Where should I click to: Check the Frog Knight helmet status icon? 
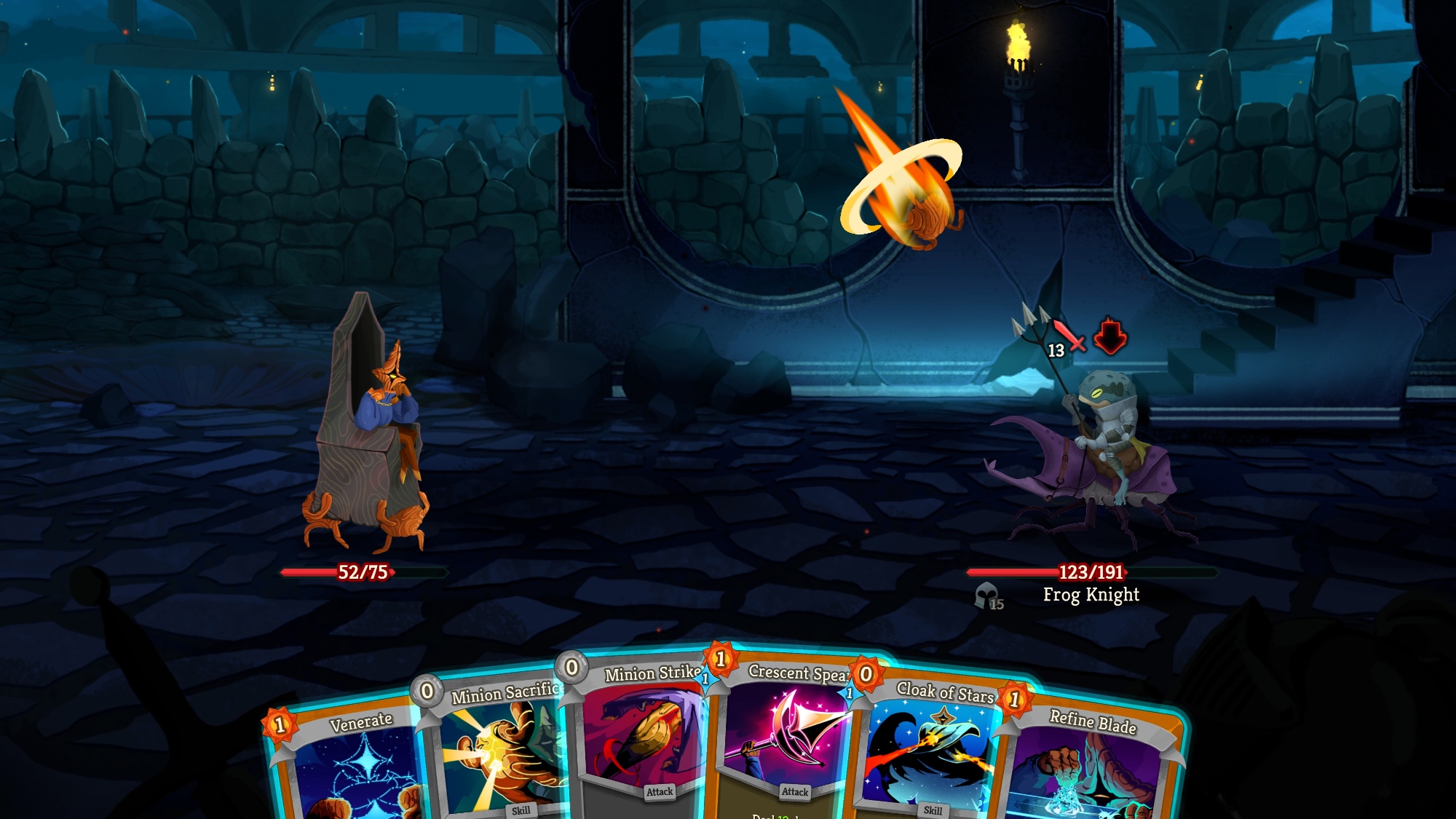(988, 596)
